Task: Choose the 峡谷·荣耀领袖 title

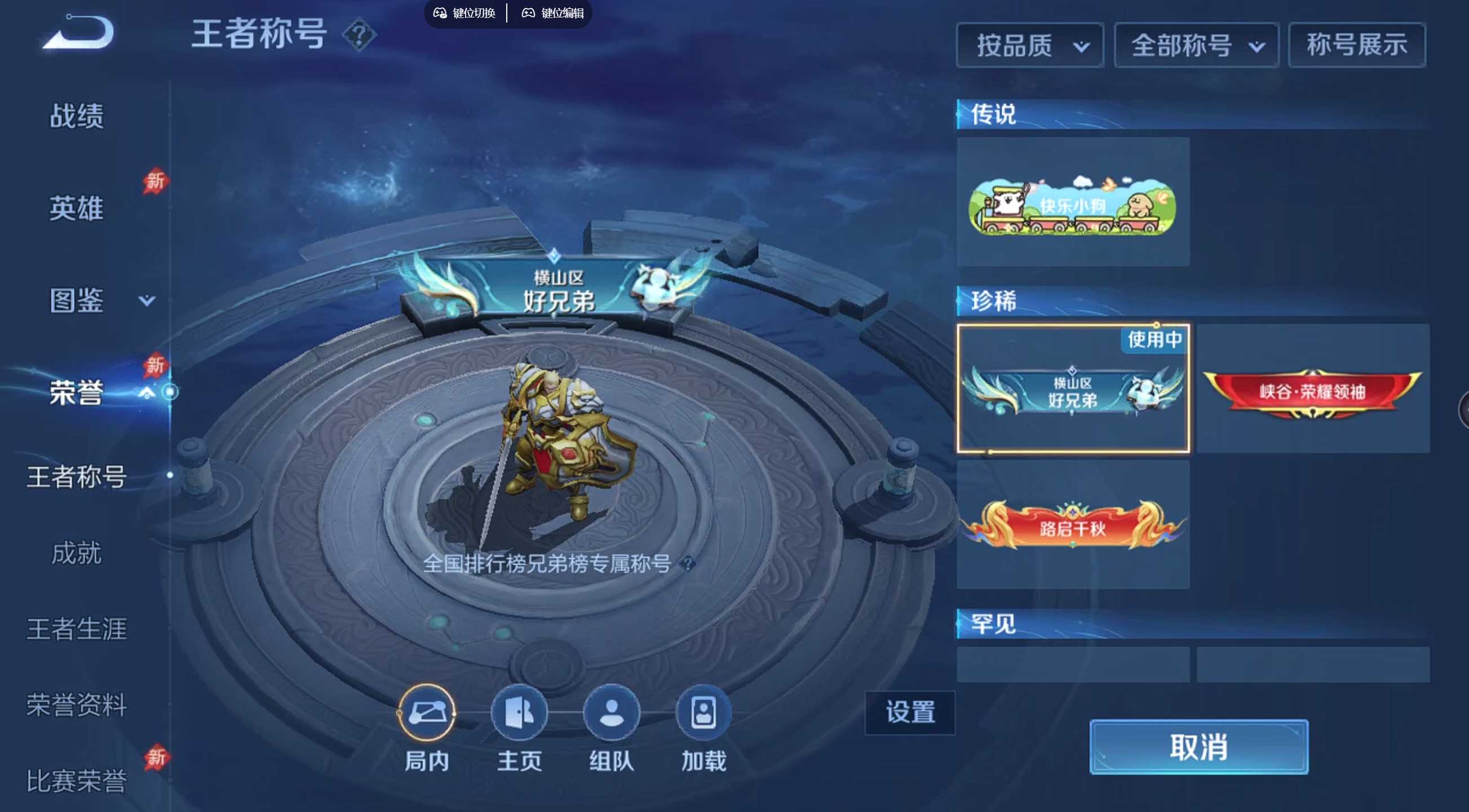Action: [1313, 390]
